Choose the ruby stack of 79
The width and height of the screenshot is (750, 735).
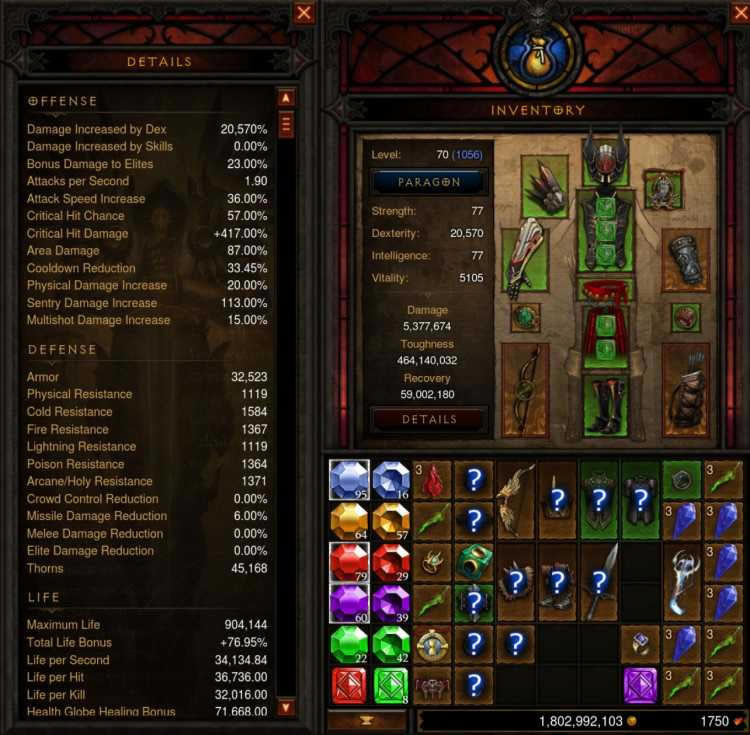tap(349, 563)
